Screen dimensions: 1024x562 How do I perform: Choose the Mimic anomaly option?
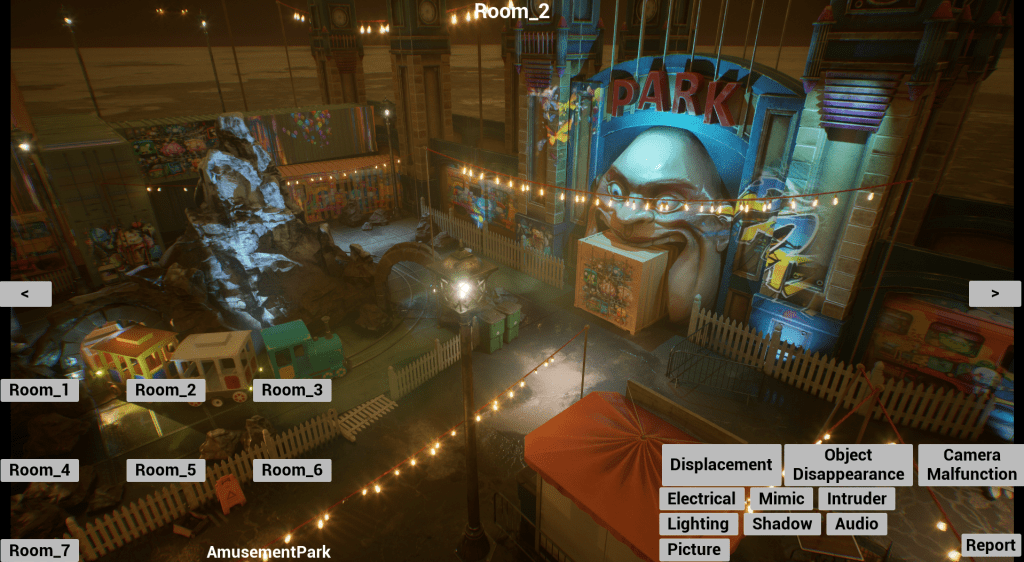click(x=781, y=498)
